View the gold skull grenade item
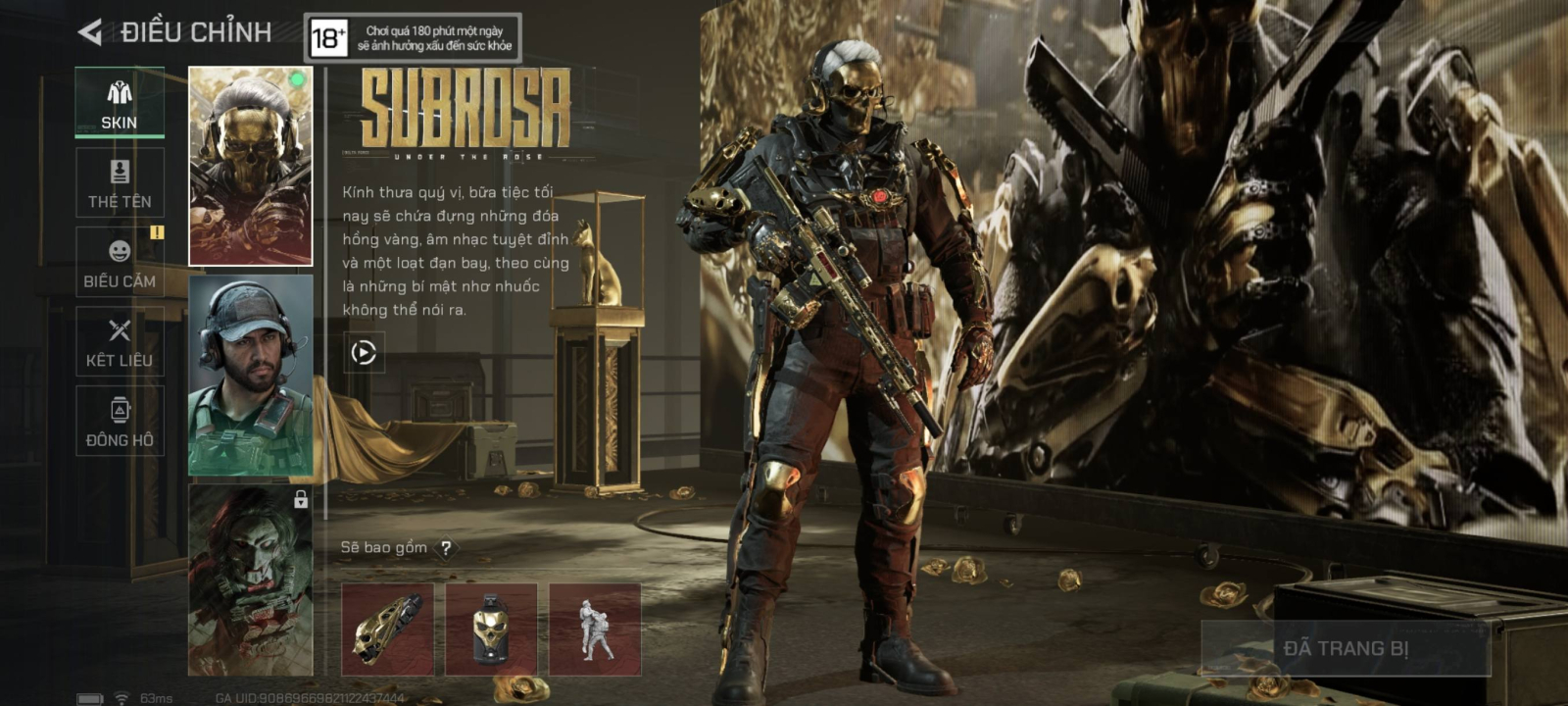This screenshot has width=1568, height=706. coord(491,630)
